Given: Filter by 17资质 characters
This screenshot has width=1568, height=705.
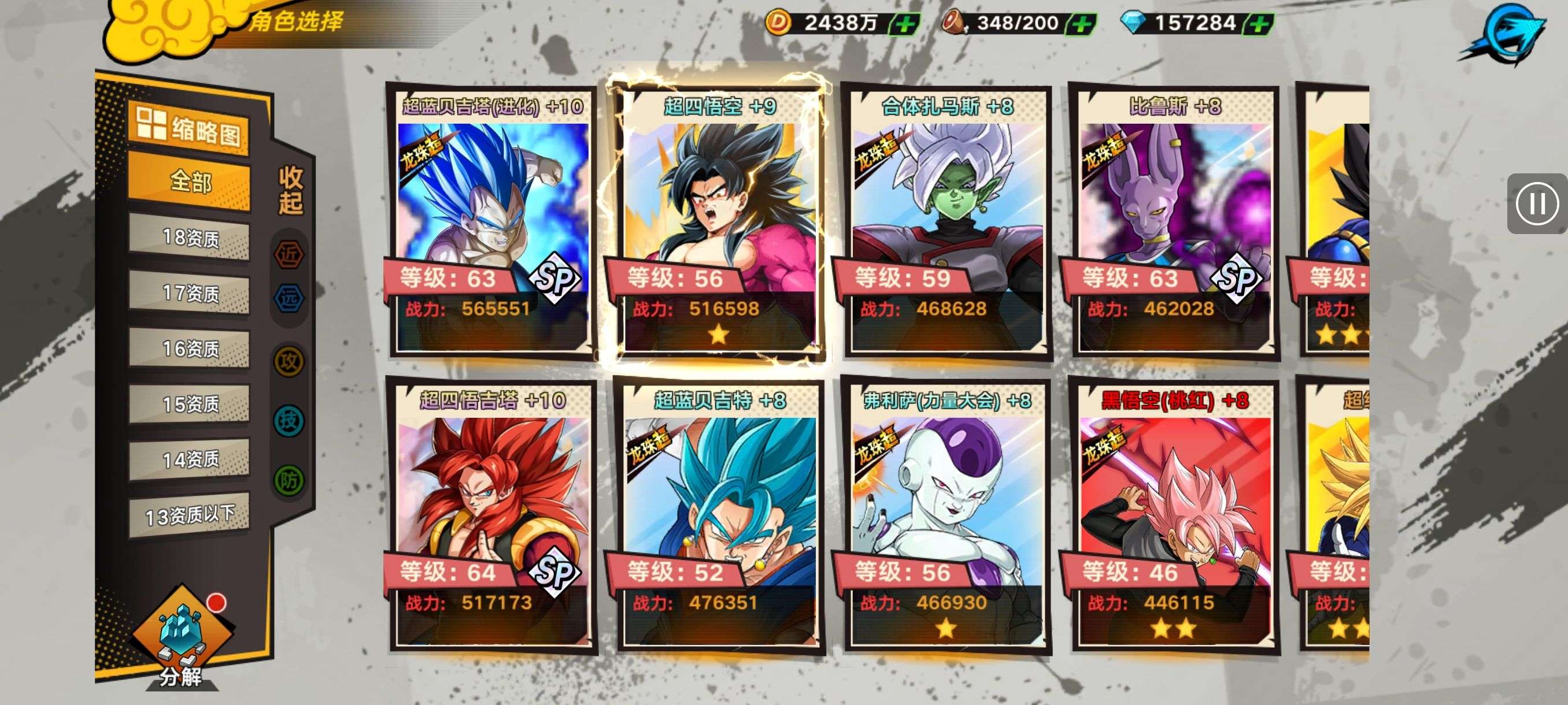Looking at the screenshot, I should click(x=189, y=293).
